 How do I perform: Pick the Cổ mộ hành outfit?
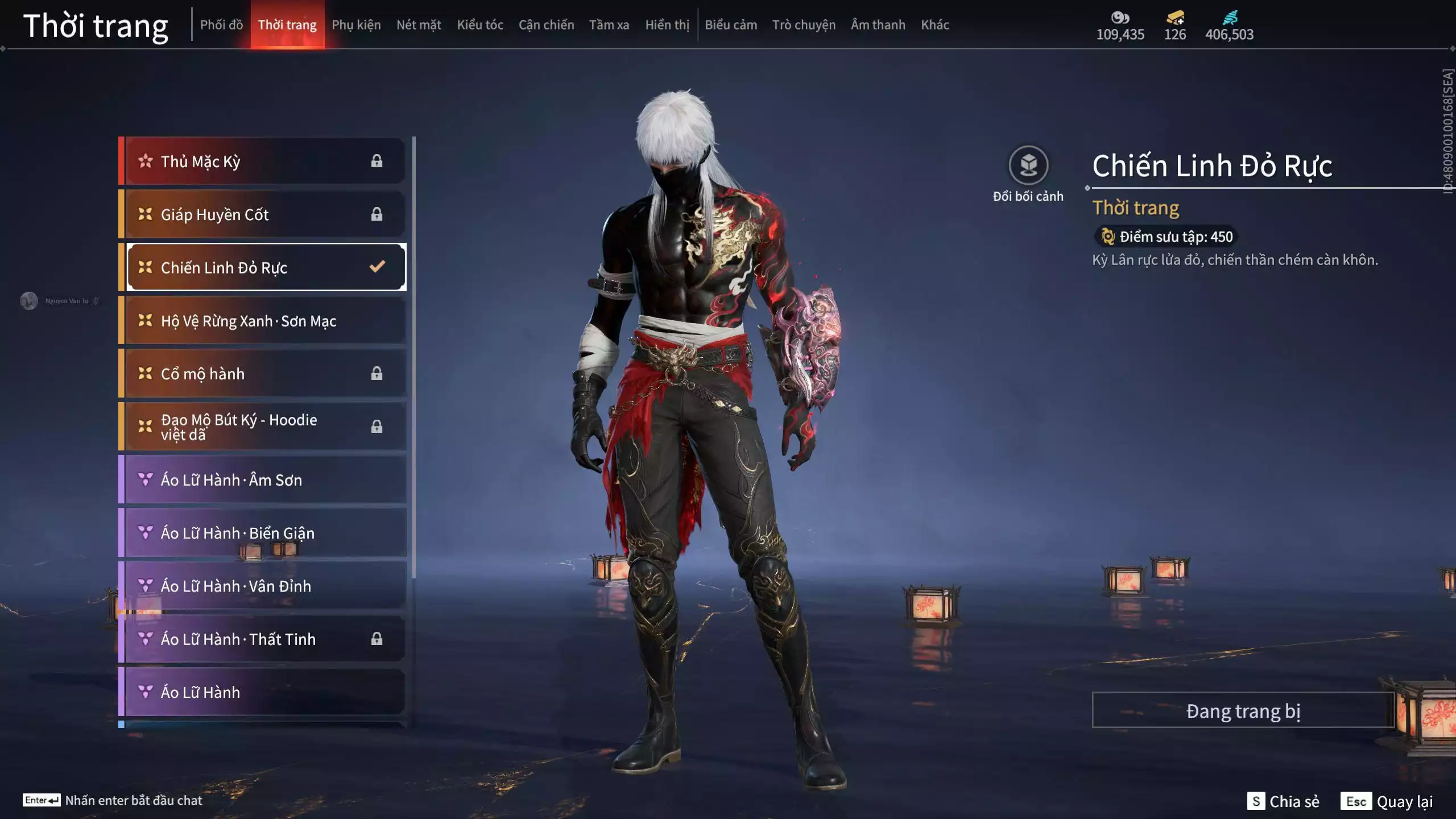pyautogui.click(x=264, y=374)
